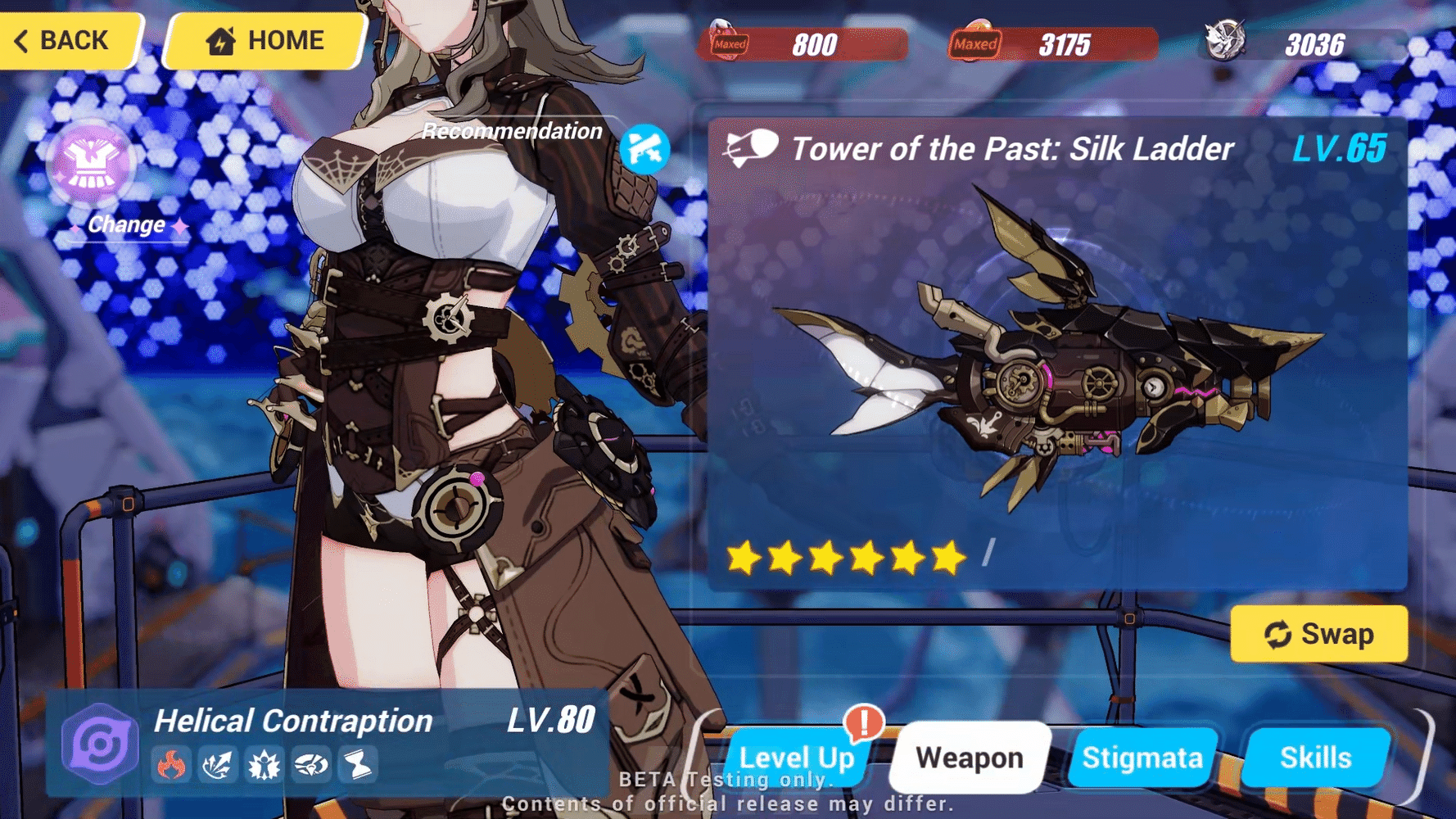Select the burst star trait icon

(x=263, y=765)
